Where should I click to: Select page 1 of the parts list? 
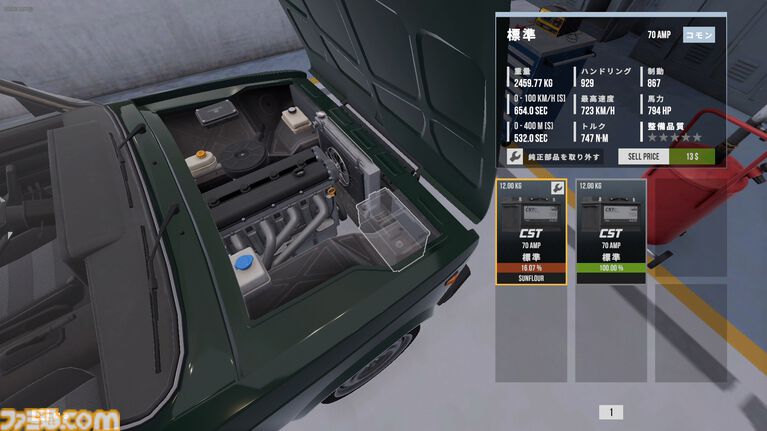(x=610, y=412)
